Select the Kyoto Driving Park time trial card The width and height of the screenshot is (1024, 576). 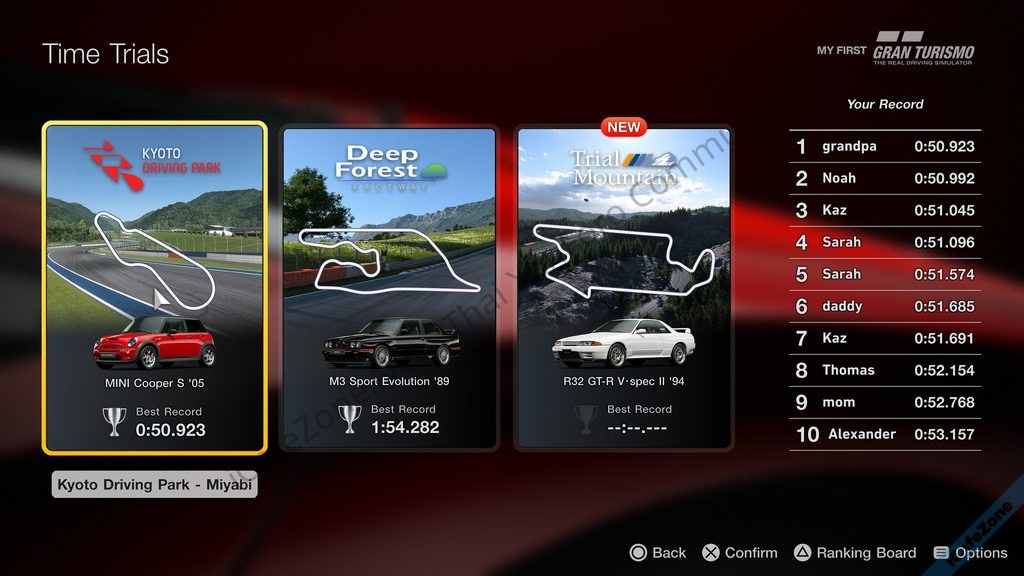155,288
